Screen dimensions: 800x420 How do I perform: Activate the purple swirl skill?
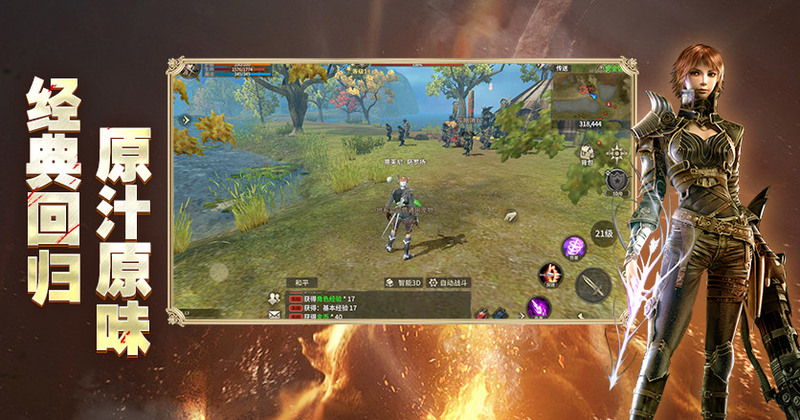(574, 246)
